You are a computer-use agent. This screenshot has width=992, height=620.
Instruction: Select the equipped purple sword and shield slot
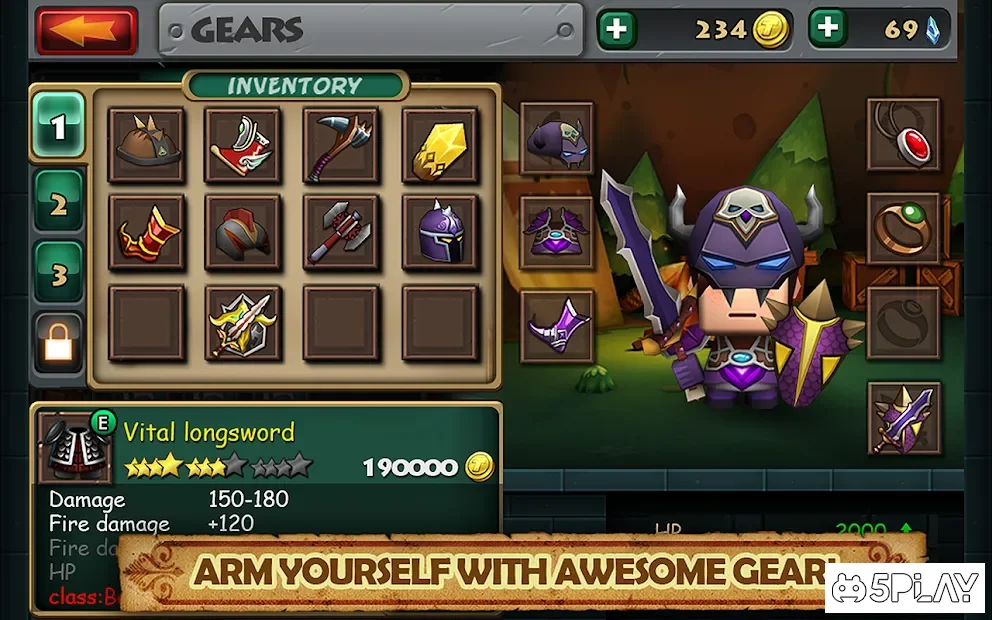click(x=903, y=418)
